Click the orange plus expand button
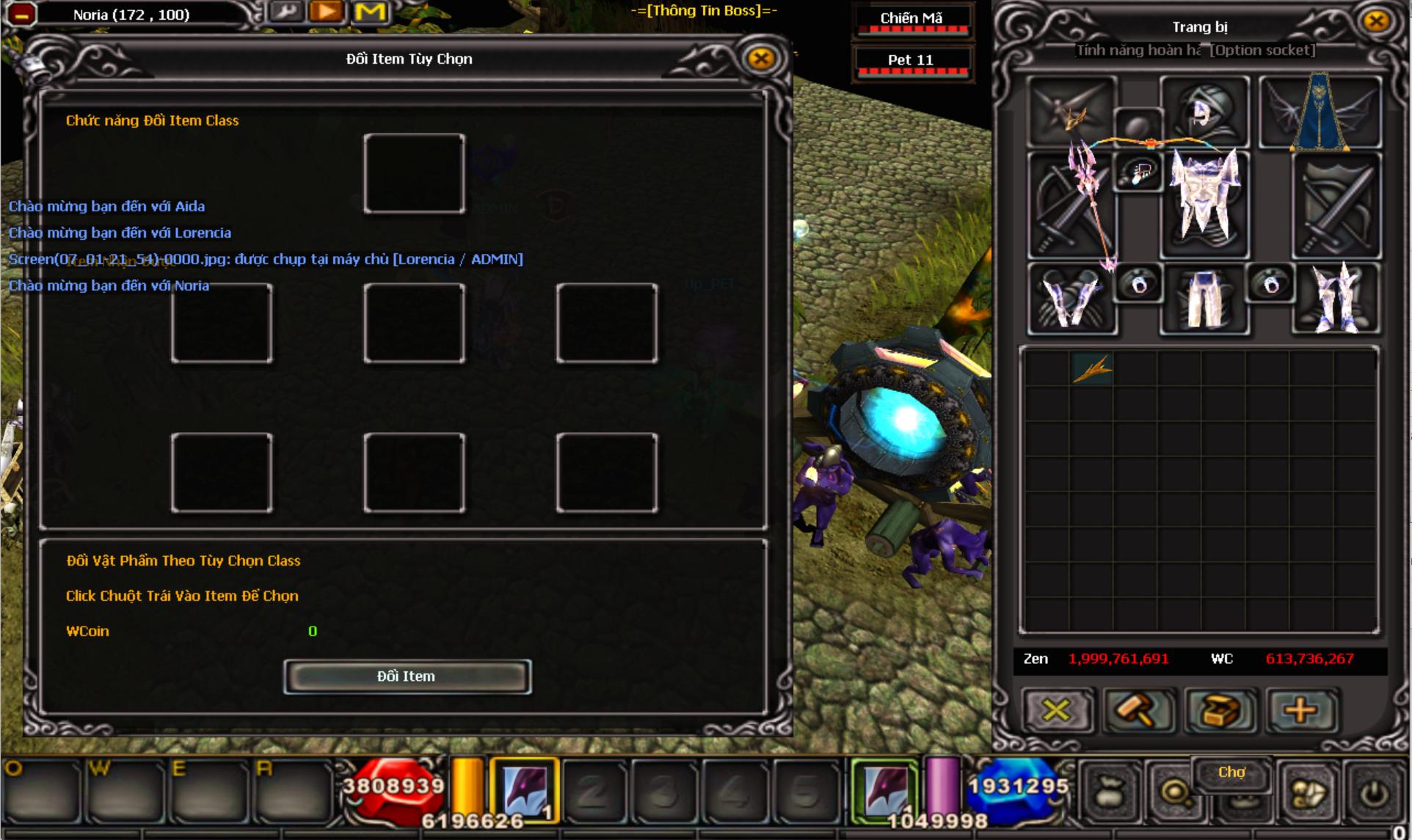The image size is (1412, 840). coord(1301,710)
